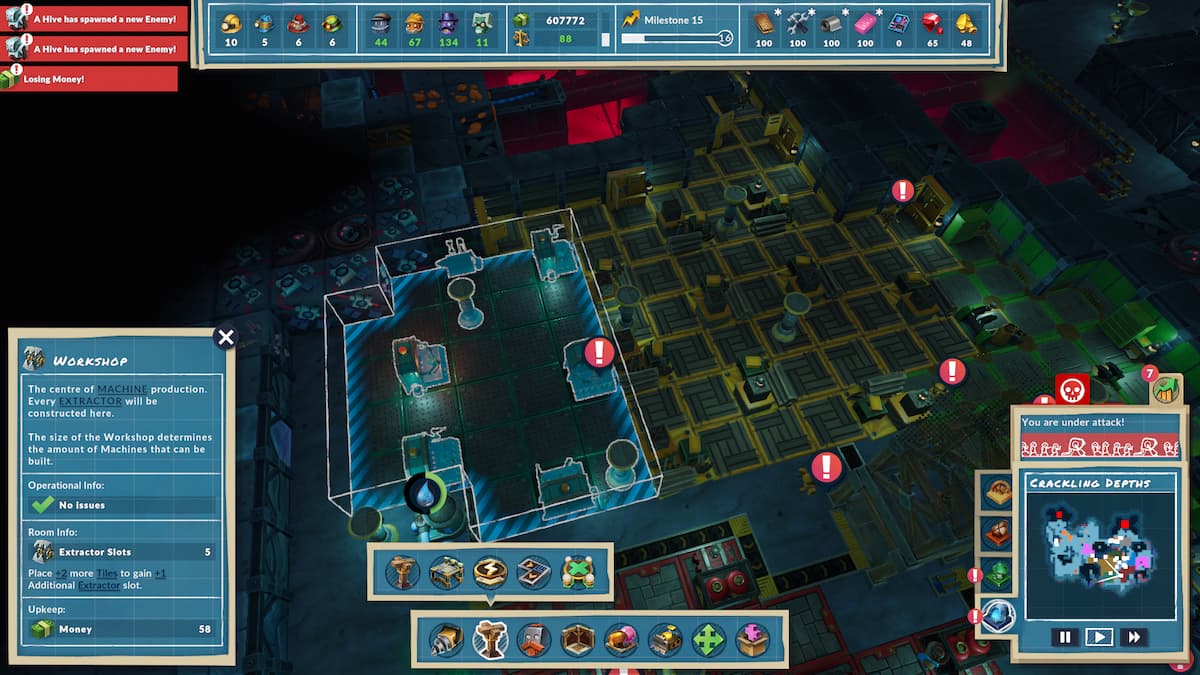The height and width of the screenshot is (675, 1200).
Task: Choose the arrow floor tile item
Action: pos(534,571)
